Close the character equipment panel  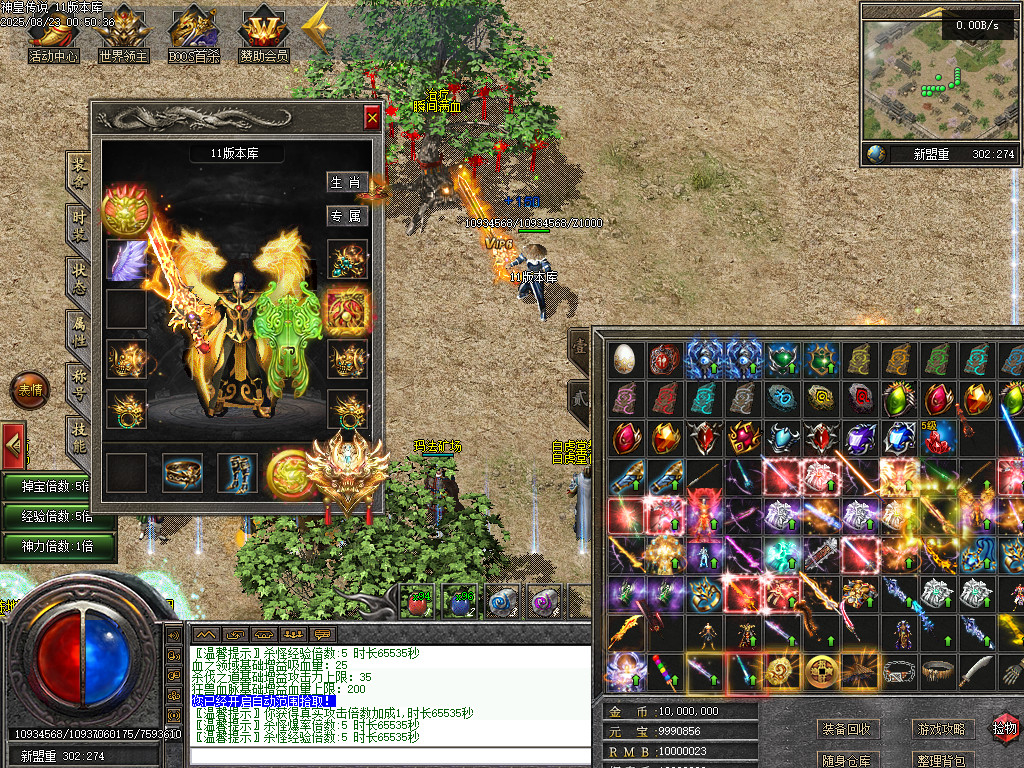[372, 118]
